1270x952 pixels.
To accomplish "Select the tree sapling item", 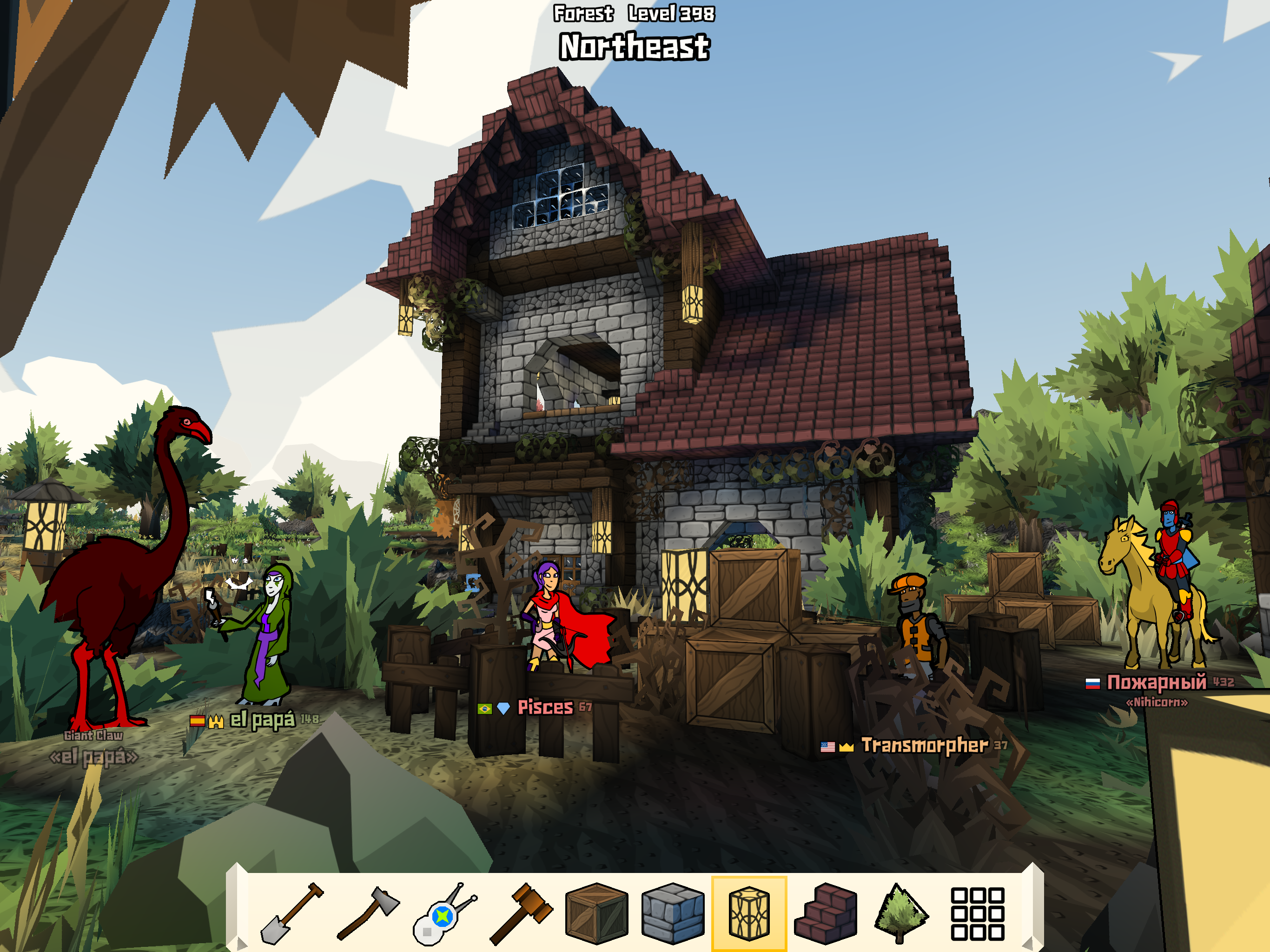I will (899, 913).
